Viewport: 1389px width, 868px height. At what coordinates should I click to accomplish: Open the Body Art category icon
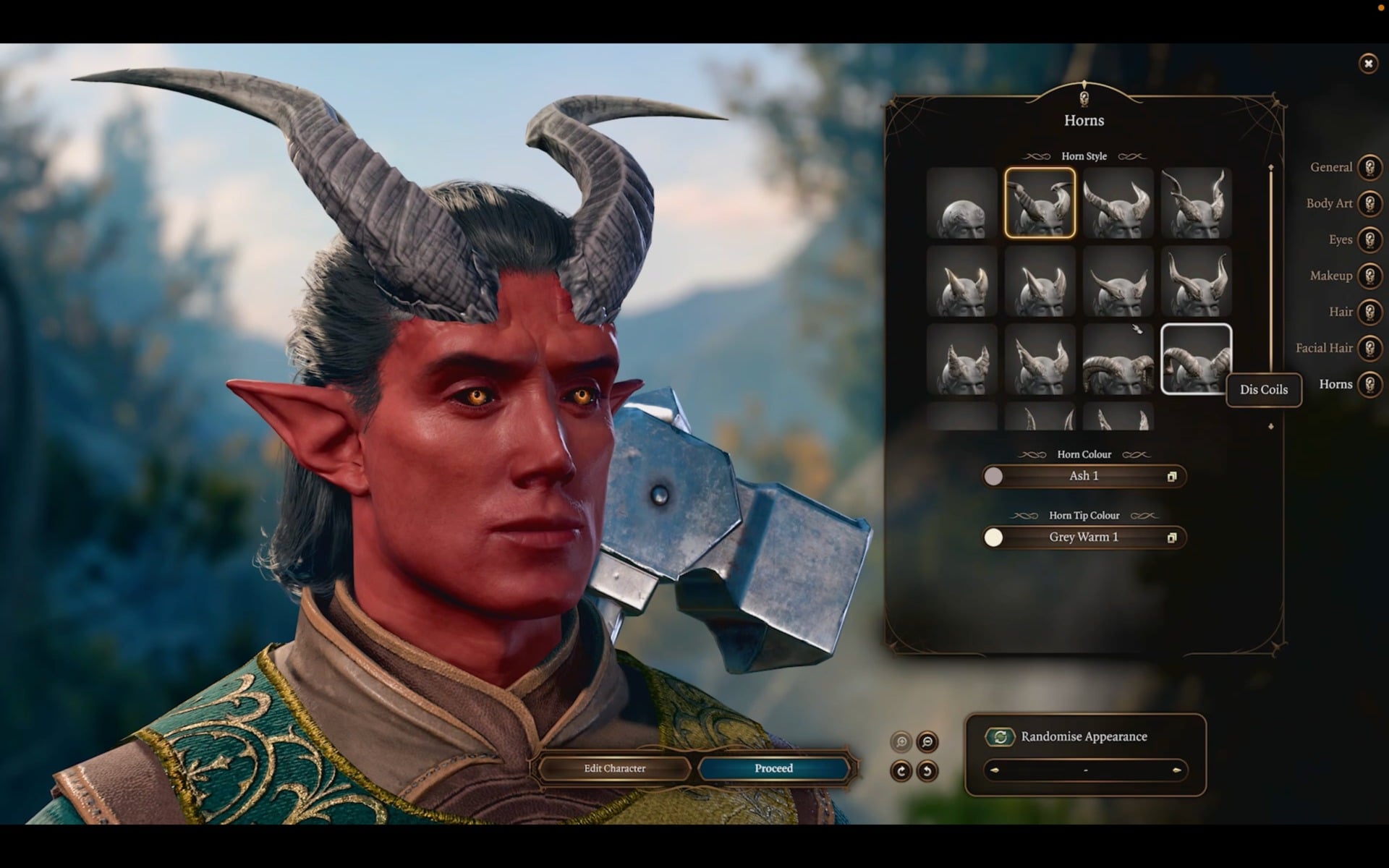coord(1369,203)
